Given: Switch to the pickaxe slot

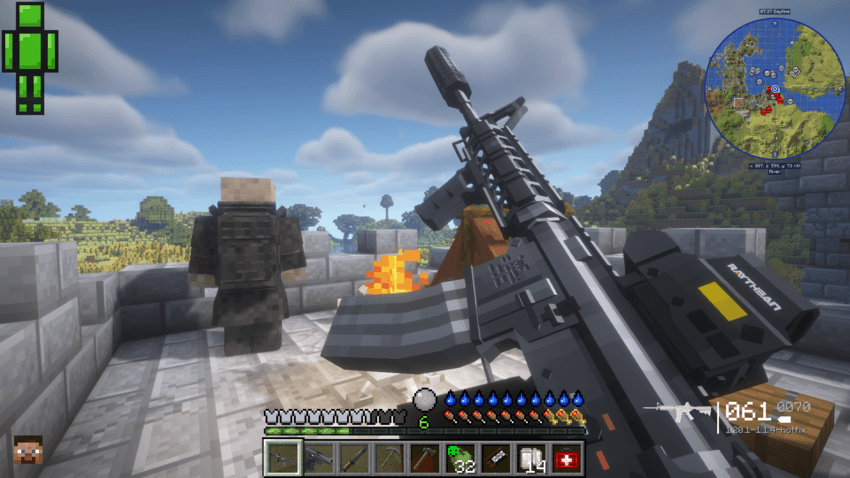Looking at the screenshot, I should pos(390,458).
